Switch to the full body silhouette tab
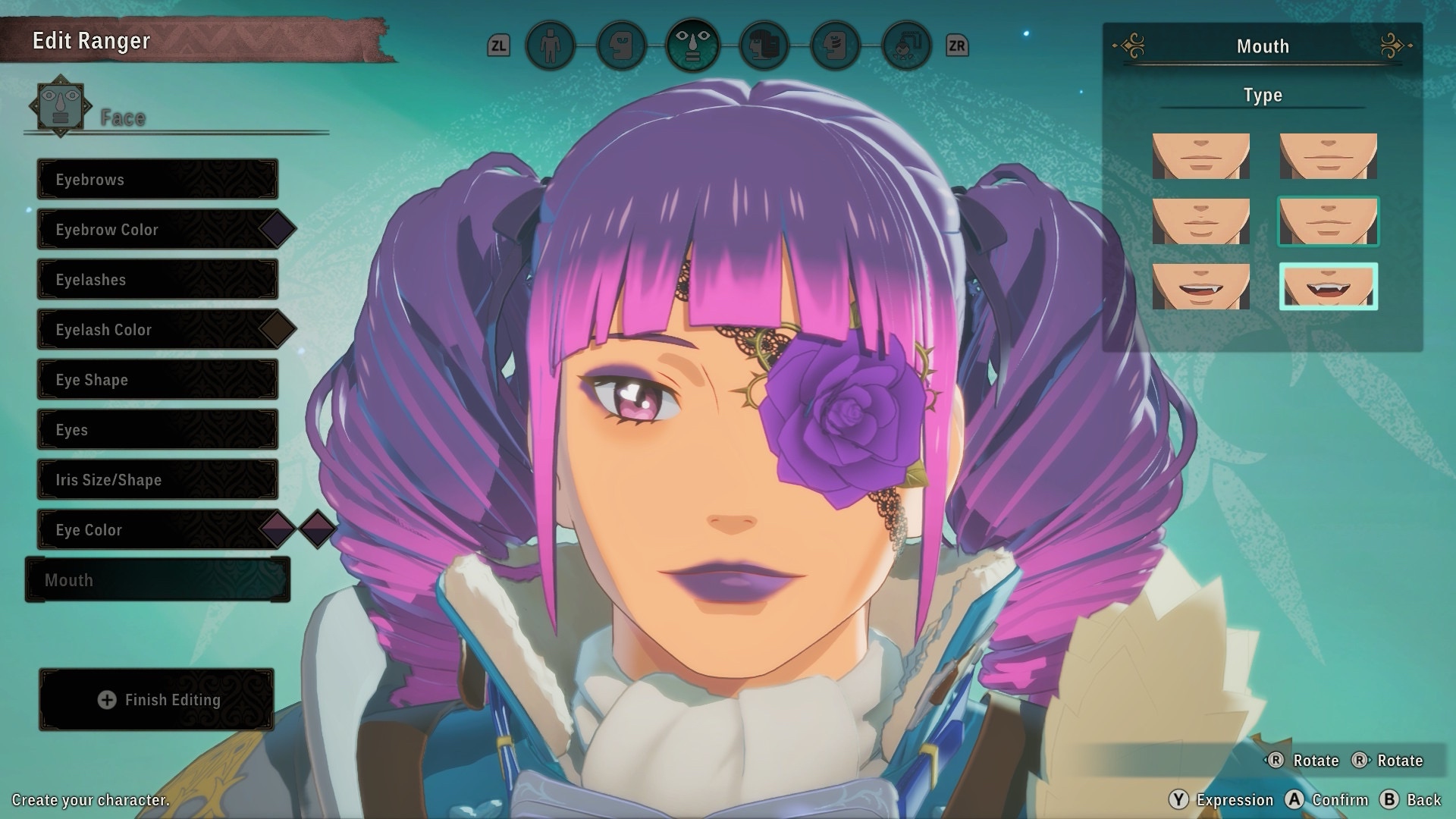The height and width of the screenshot is (819, 1456). click(x=550, y=46)
